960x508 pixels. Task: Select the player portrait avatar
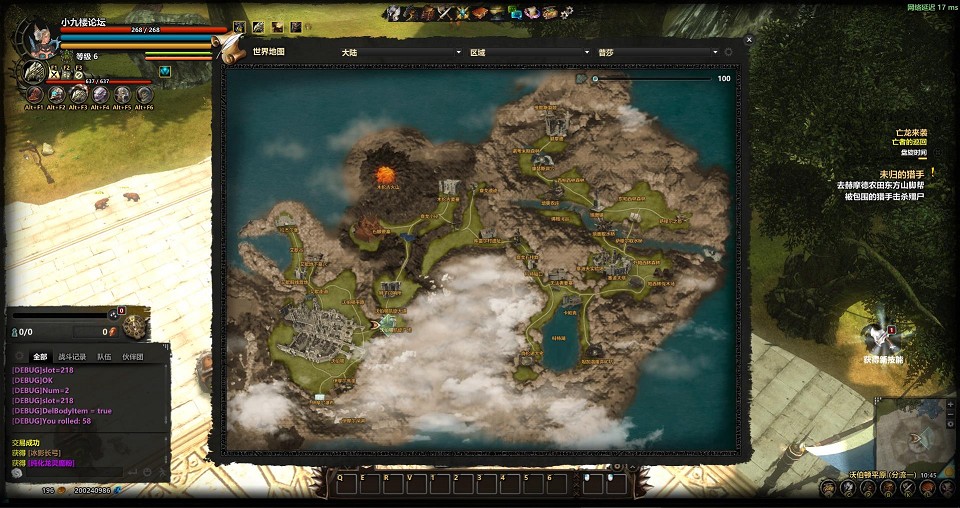click(x=38, y=38)
